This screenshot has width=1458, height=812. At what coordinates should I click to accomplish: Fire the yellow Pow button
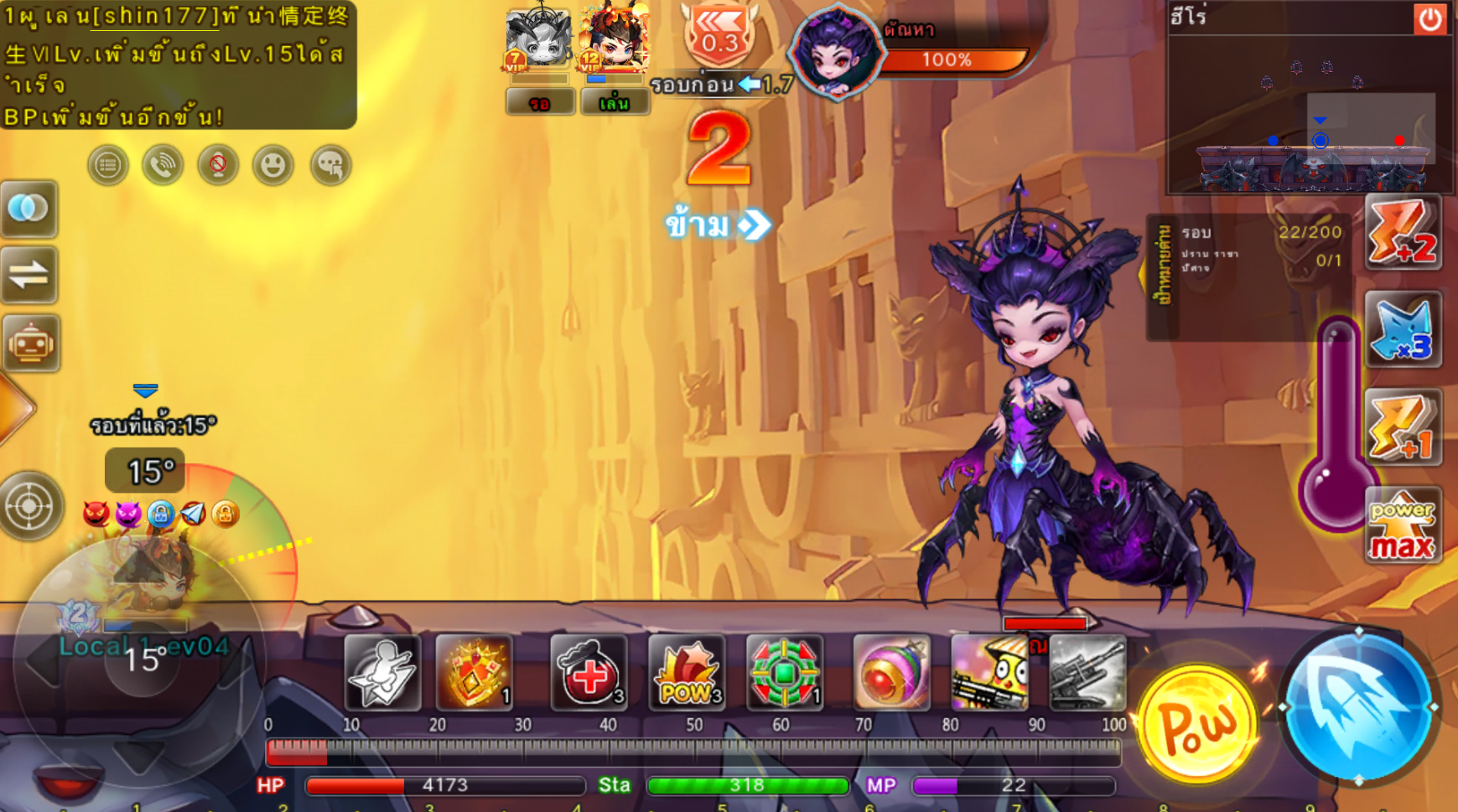tap(1196, 724)
